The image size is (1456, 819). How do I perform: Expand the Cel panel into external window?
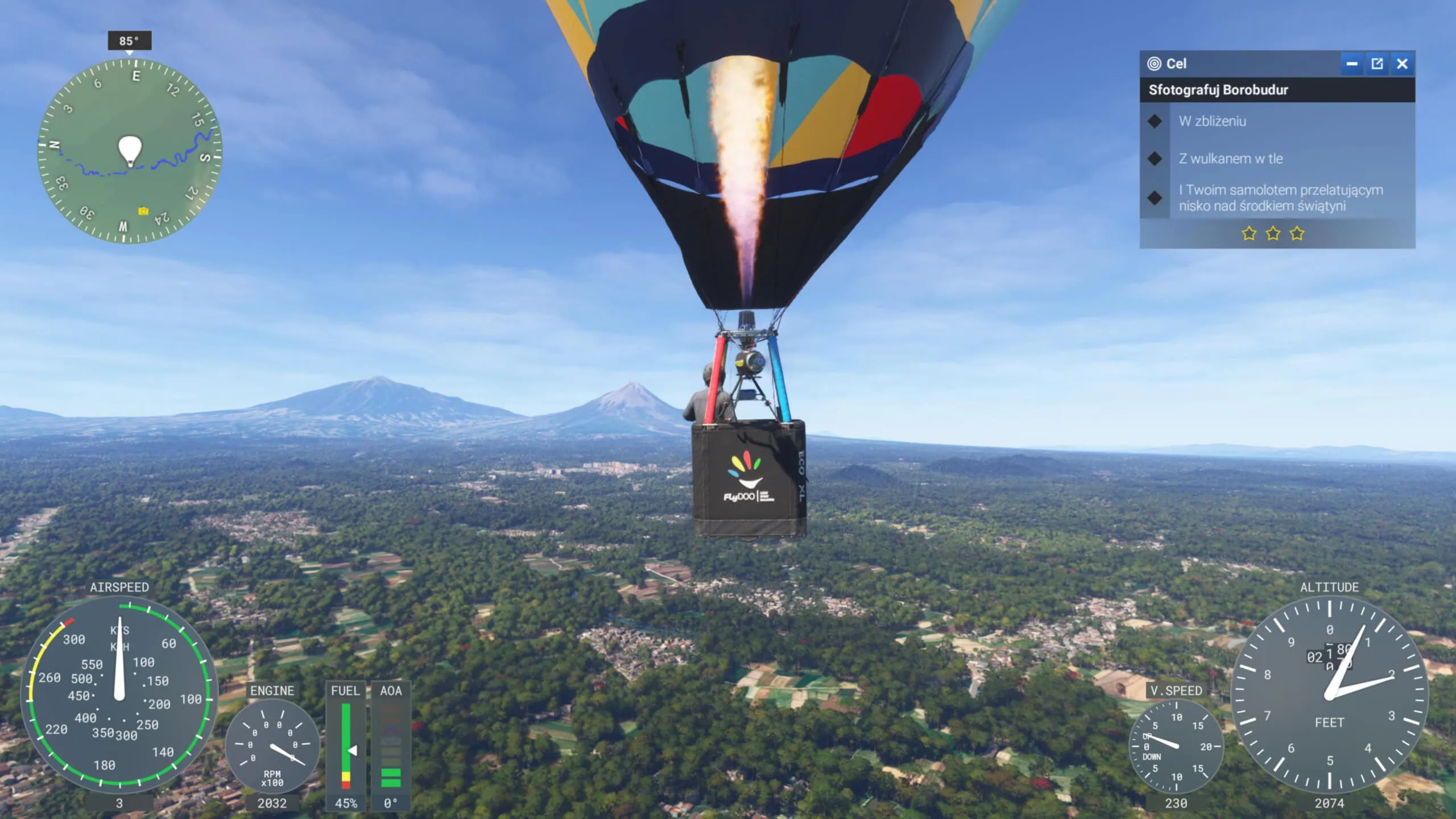point(1378,64)
